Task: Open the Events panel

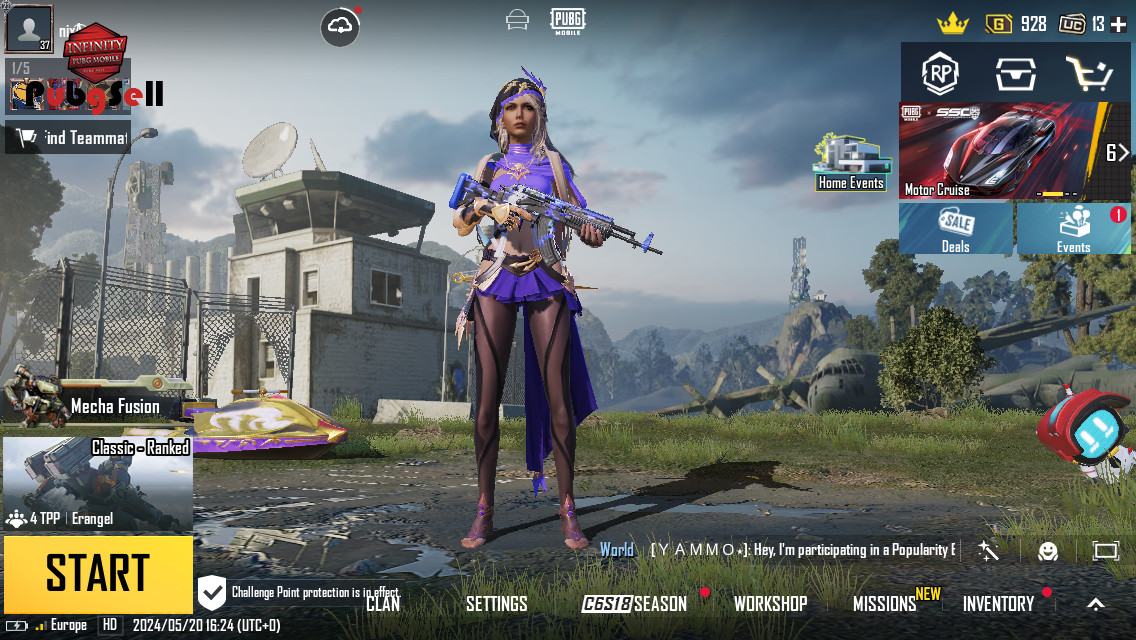Action: 1074,229
